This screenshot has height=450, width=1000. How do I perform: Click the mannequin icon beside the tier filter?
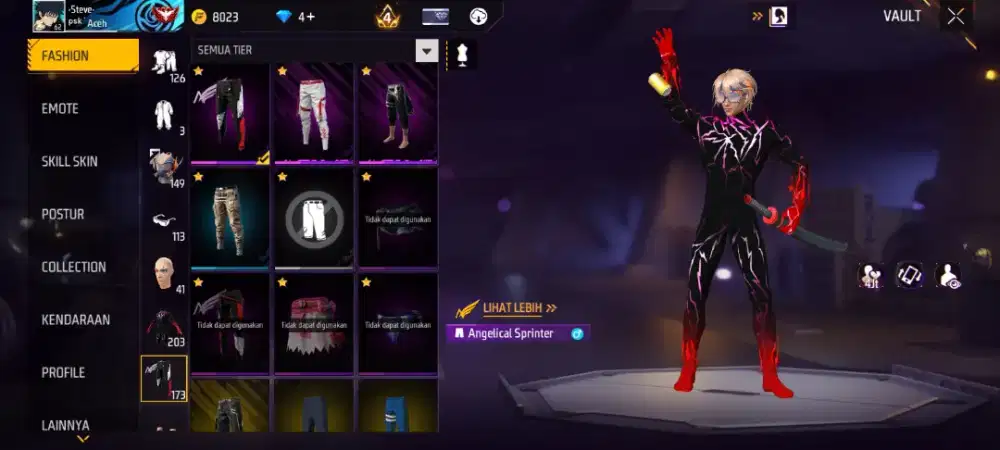[462, 54]
